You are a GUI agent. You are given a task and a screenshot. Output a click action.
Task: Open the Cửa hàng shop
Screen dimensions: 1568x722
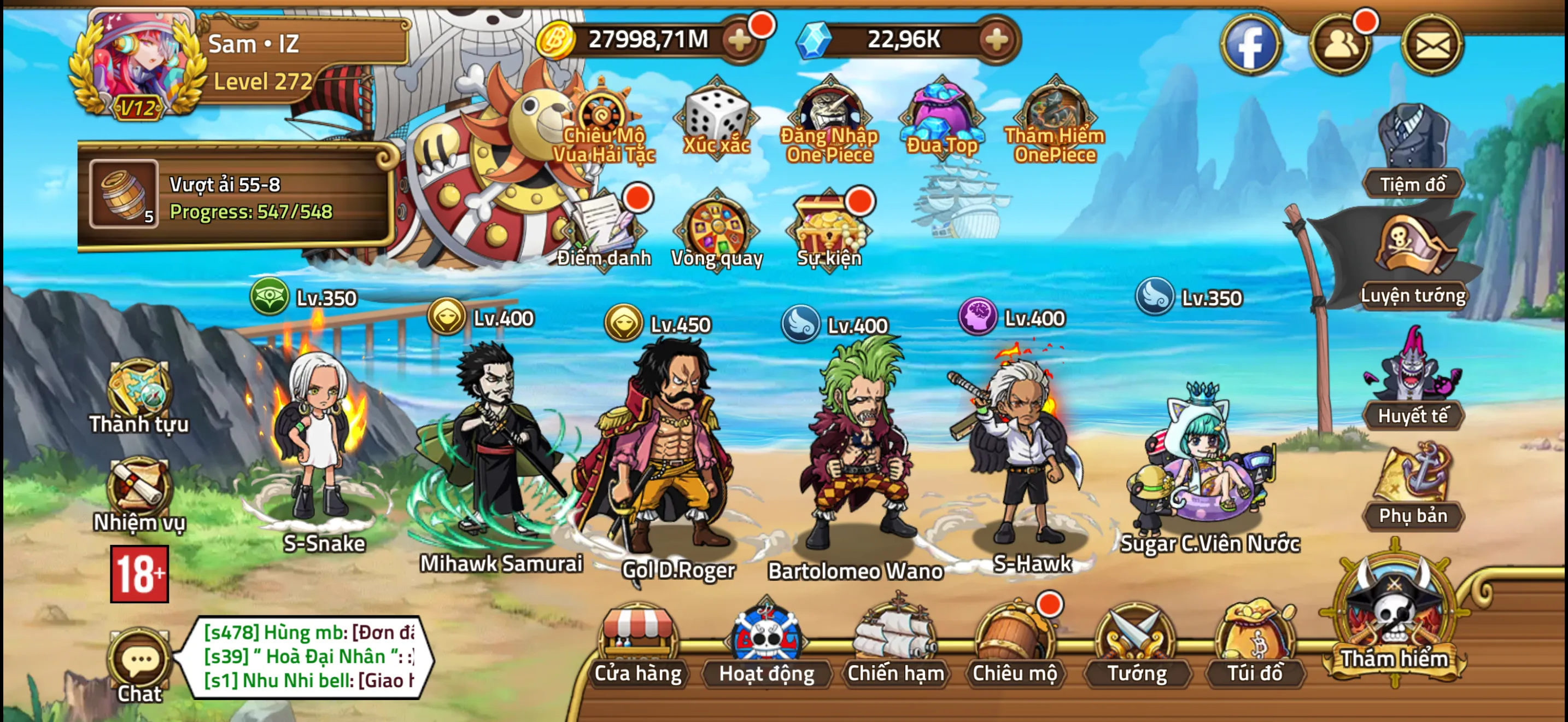(637, 645)
